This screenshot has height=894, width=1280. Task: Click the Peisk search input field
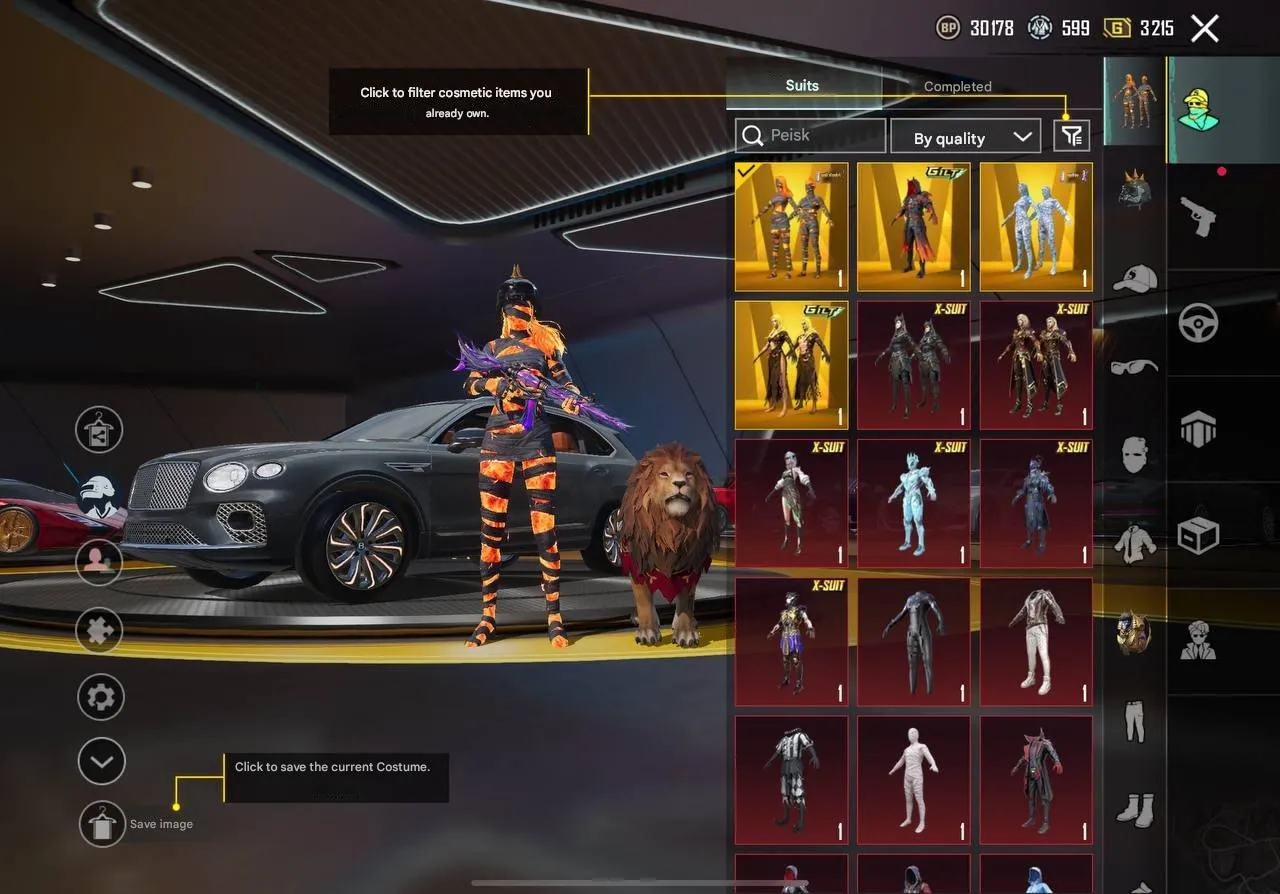coord(810,135)
